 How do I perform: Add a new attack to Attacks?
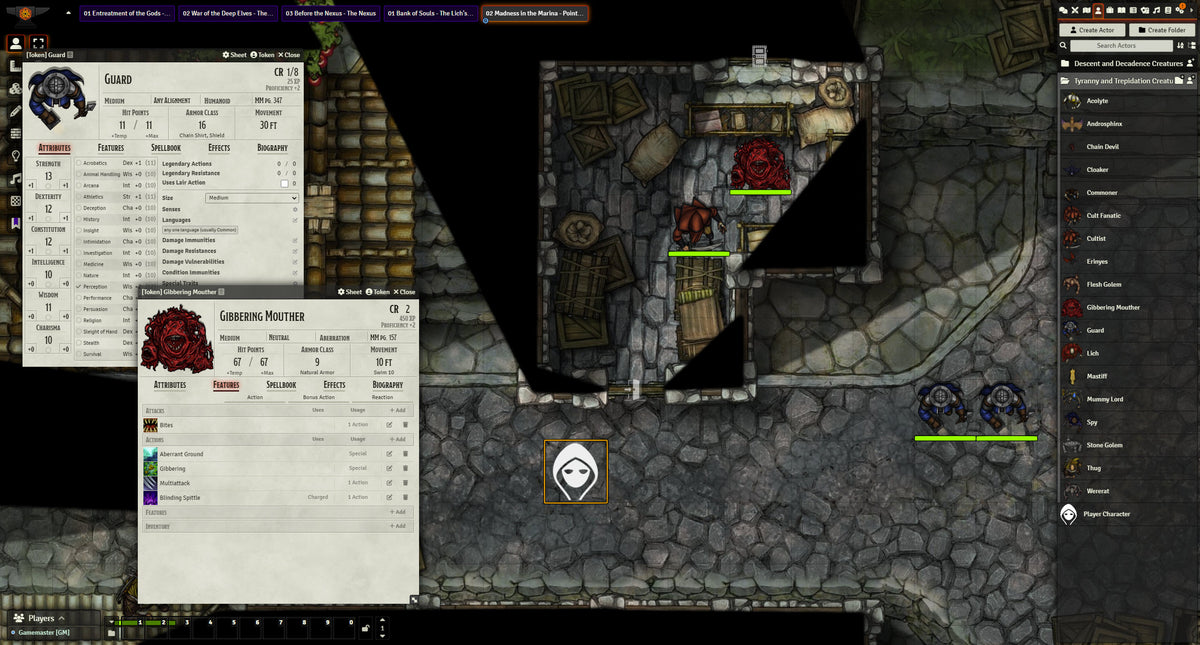pos(397,410)
